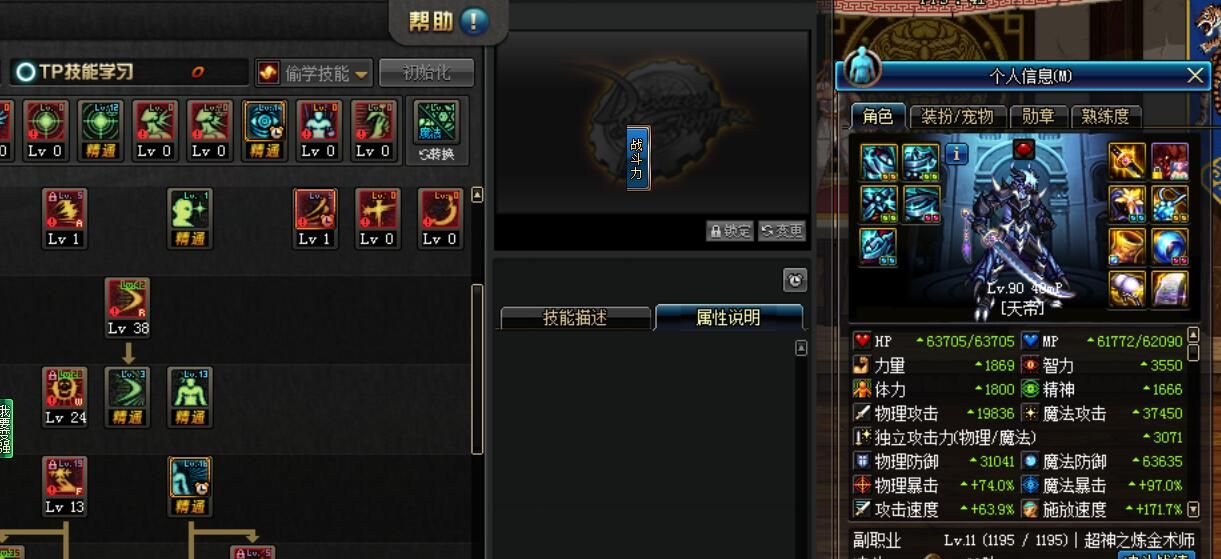Select the vertical 战斗力 tab
This screenshot has width=1221, height=559.
[637, 158]
